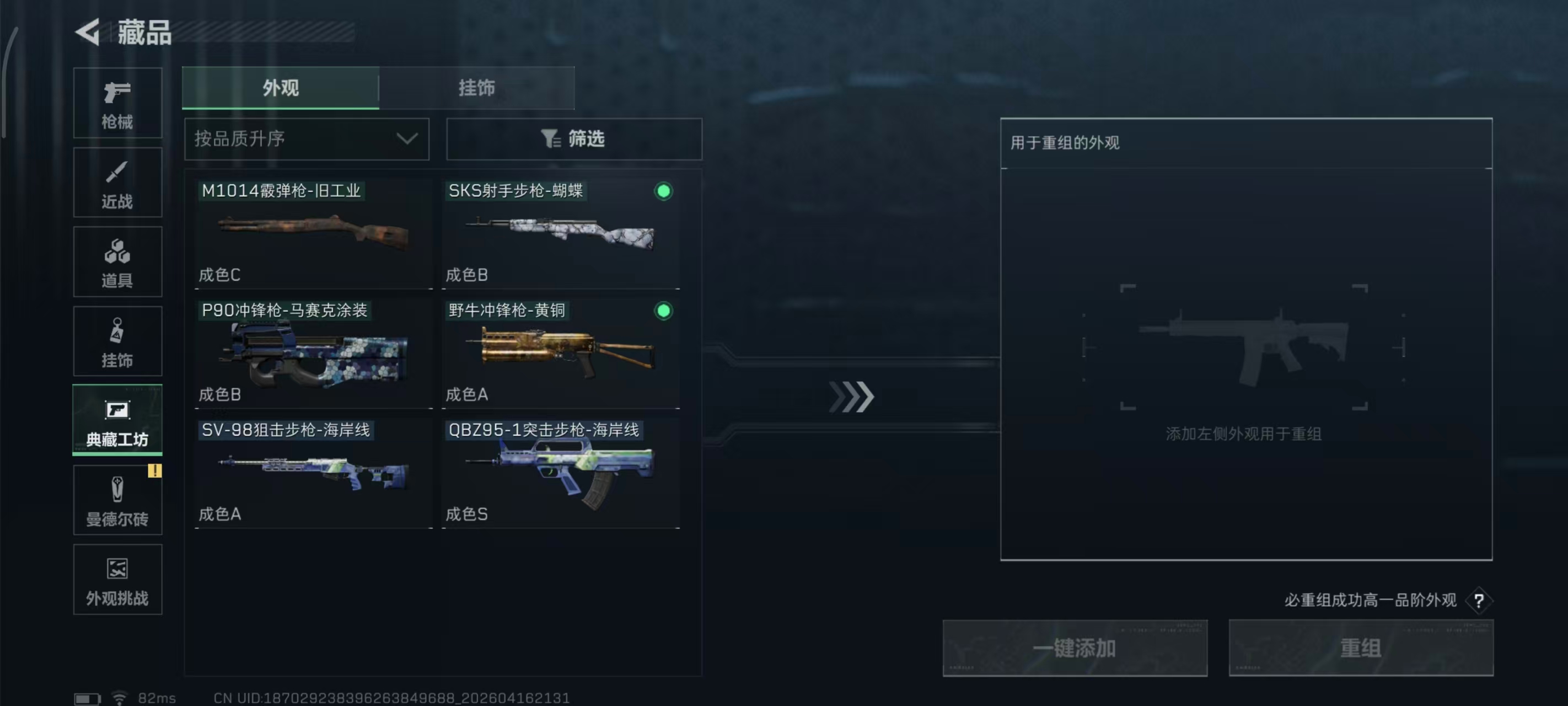This screenshot has width=1568, height=706.
Task: Deselect the SKS射手步枪-蝴蝶 green toggle
Action: click(x=663, y=191)
